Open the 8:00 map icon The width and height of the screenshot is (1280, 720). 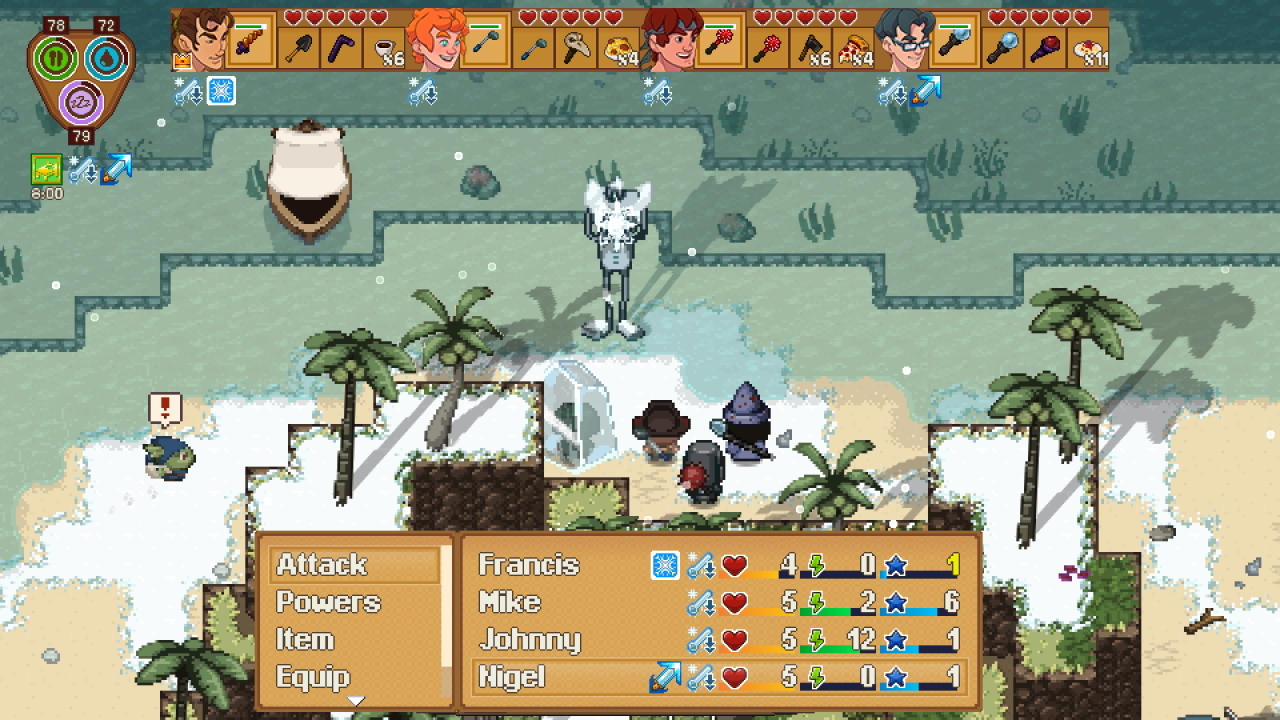44,169
